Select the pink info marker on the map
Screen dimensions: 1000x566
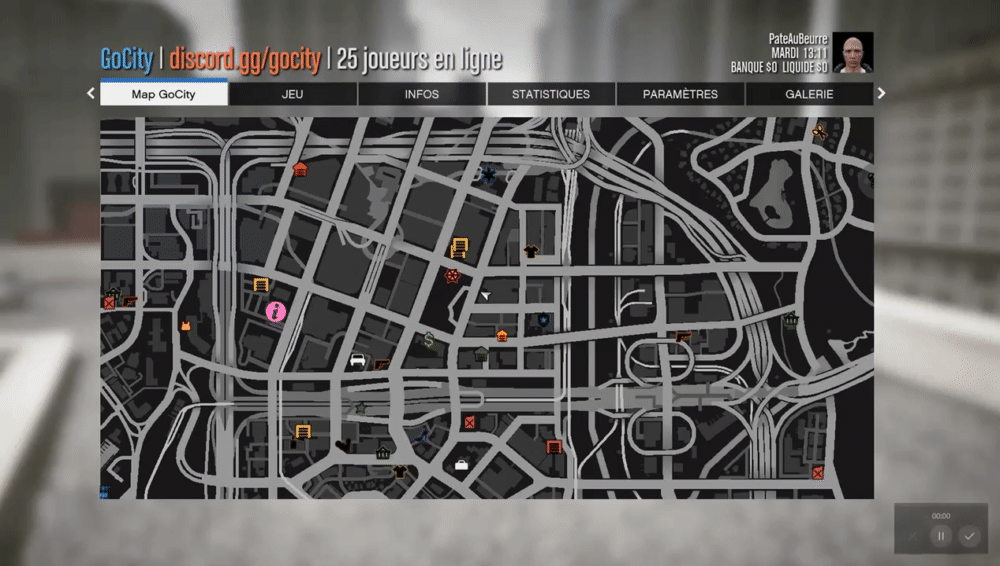[x=276, y=312]
